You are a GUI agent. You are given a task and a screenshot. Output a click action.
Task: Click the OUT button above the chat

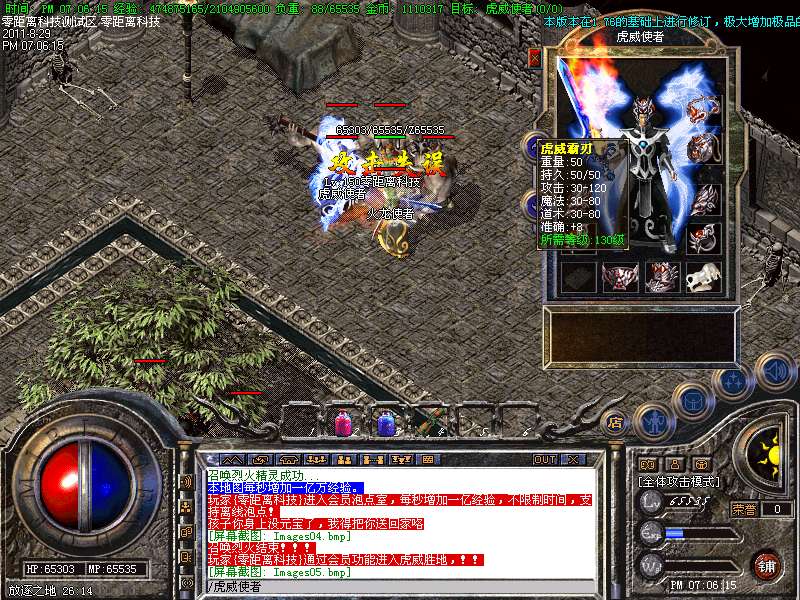tap(544, 460)
